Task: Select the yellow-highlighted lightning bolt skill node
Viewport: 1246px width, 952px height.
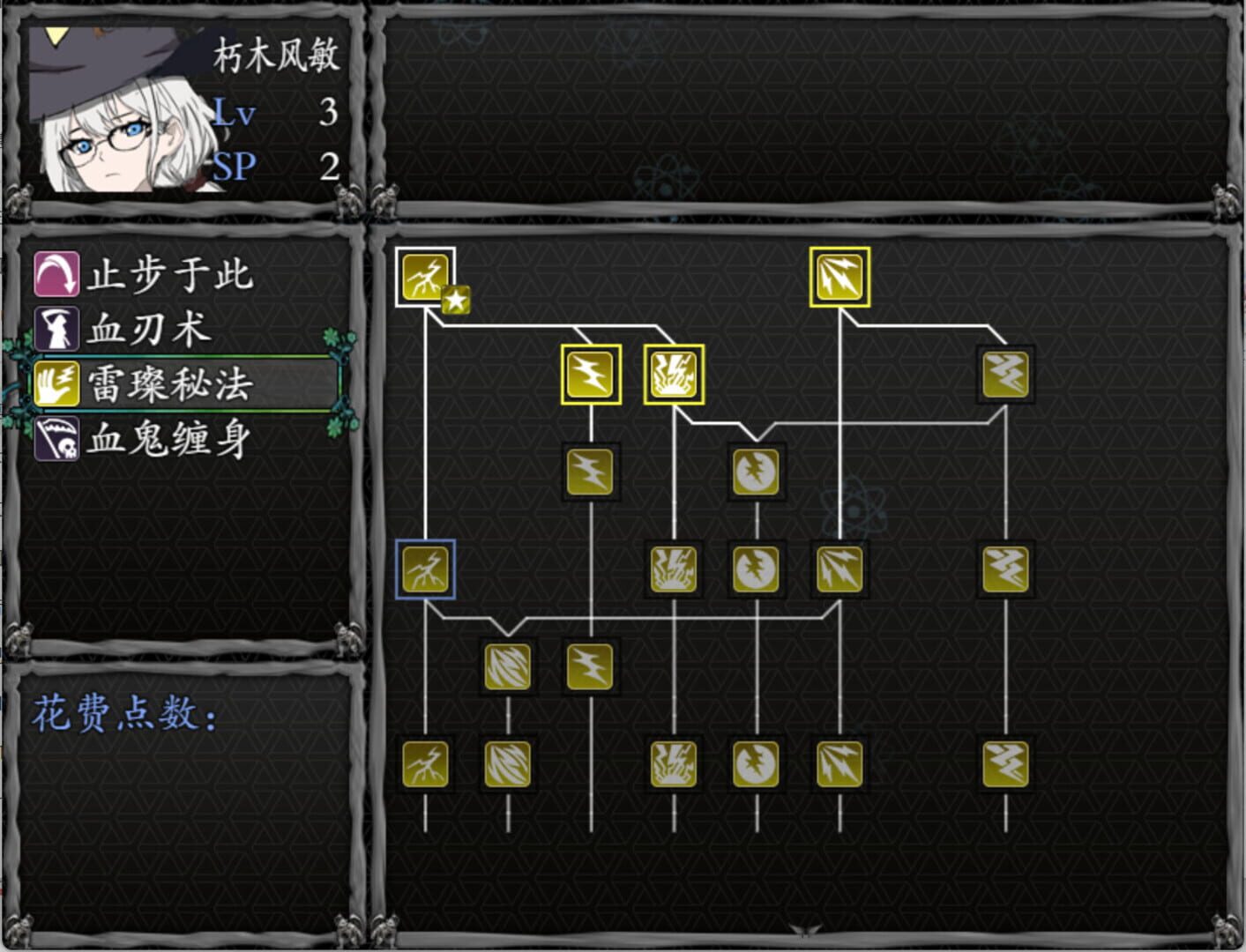Action: [590, 373]
